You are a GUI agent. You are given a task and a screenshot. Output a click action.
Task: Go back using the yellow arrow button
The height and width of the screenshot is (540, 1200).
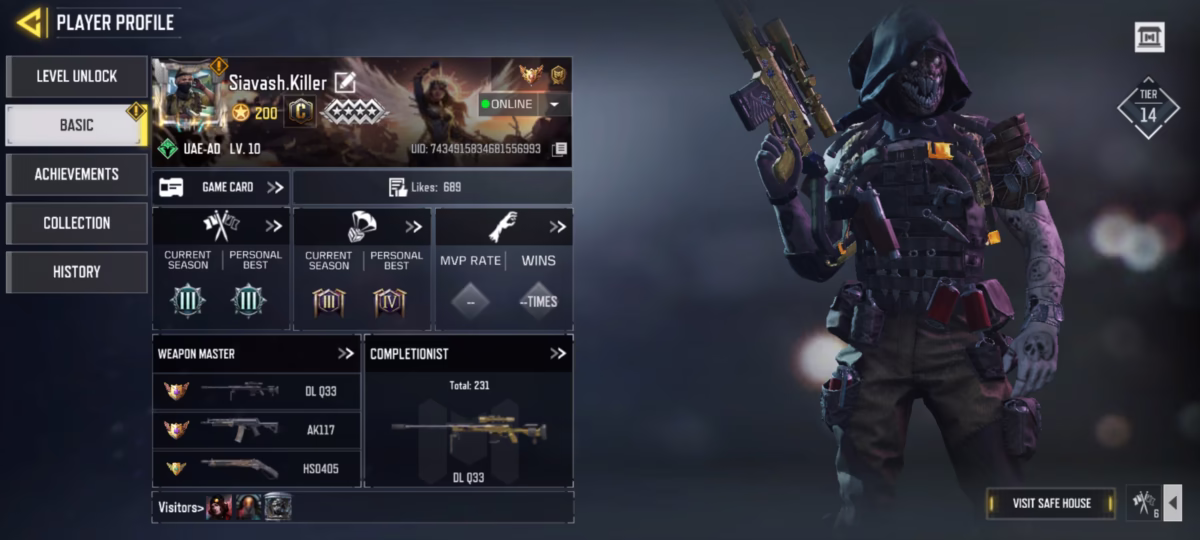coord(30,21)
